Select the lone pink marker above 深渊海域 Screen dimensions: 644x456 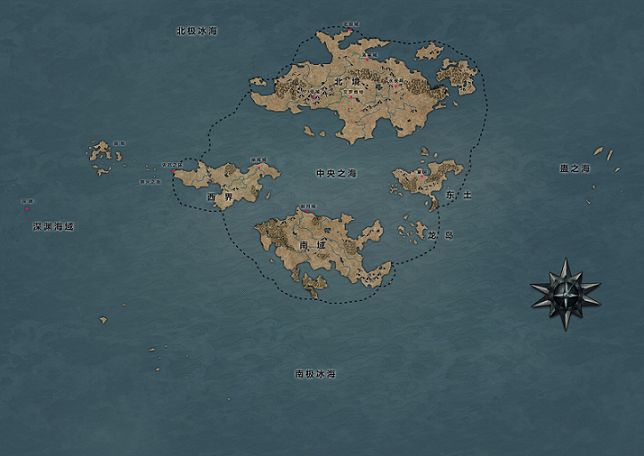point(26,208)
